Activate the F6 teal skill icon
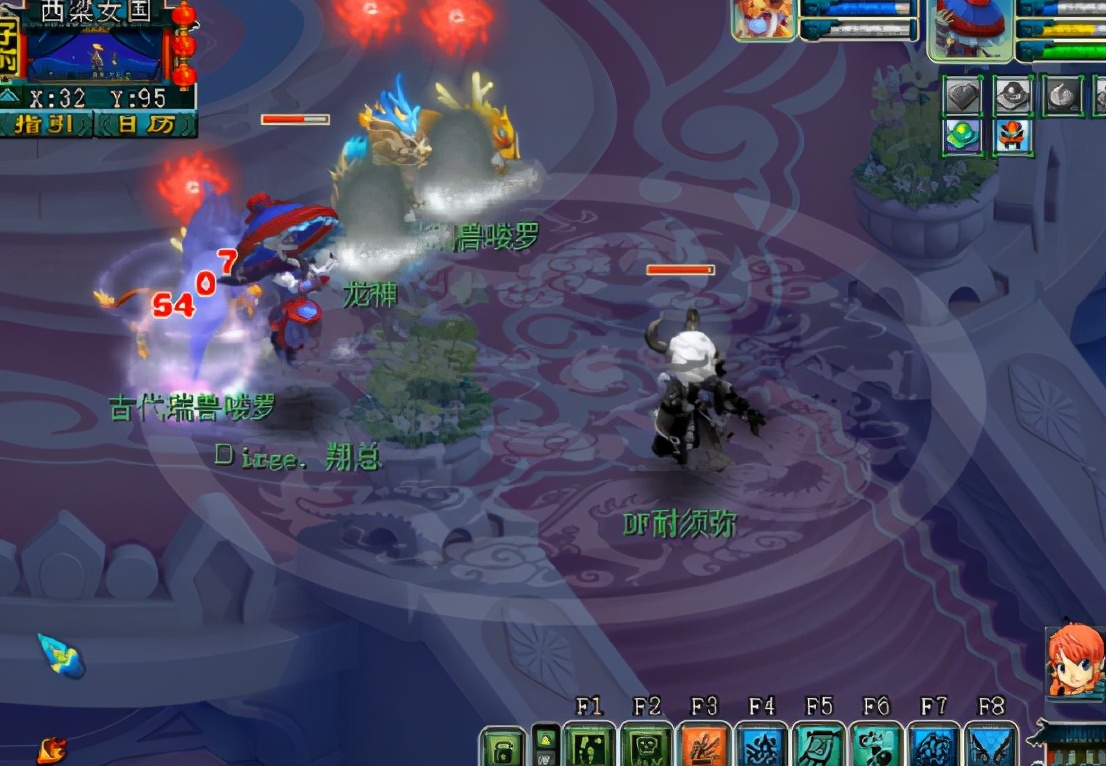Screen dimensions: 1106x766 pos(876,746)
